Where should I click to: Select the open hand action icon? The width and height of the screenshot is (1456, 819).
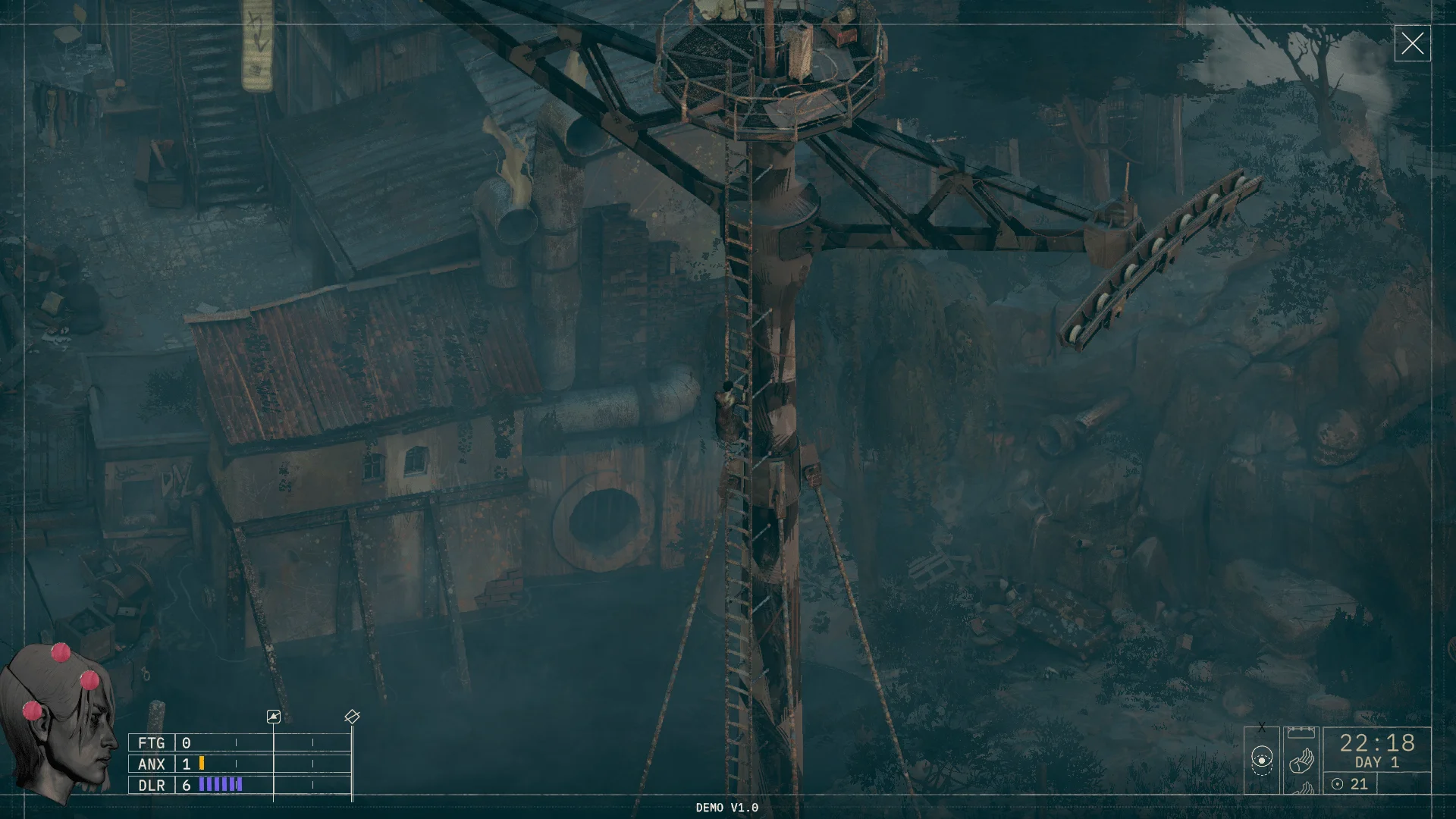point(1301,759)
